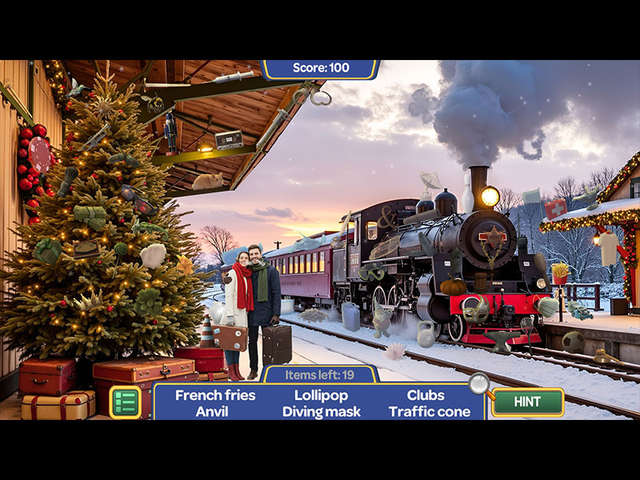This screenshot has height=480, width=640.
Task: Choose the Lollipop entry in the list
Action: tap(315, 395)
